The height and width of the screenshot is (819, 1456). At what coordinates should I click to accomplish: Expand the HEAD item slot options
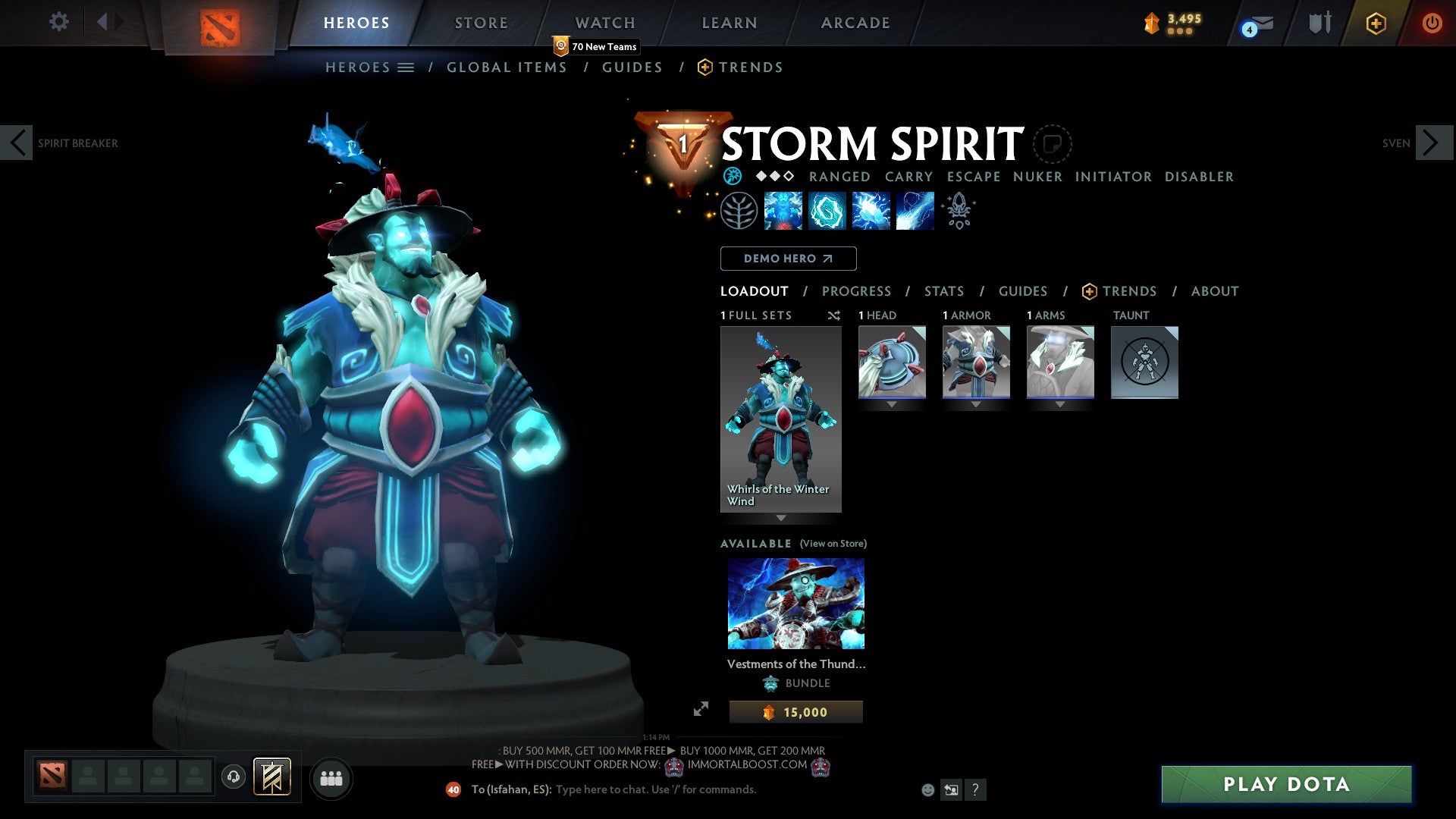892,404
